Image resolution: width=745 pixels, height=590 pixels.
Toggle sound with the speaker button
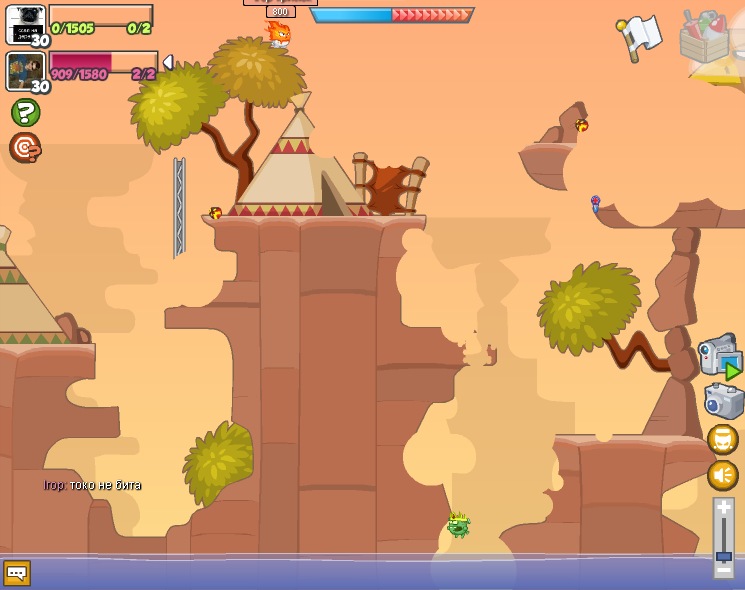[723, 474]
